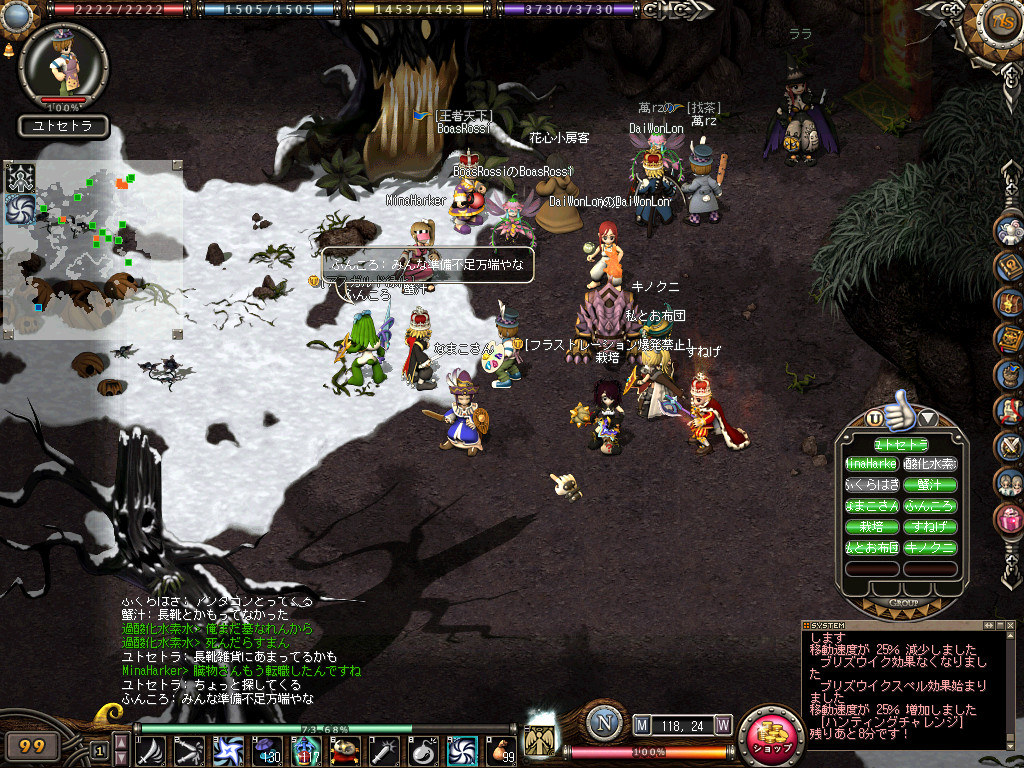This screenshot has height=768, width=1024.
Task: Select party member キノクニ in group list
Action: pyautogui.click(x=930, y=547)
